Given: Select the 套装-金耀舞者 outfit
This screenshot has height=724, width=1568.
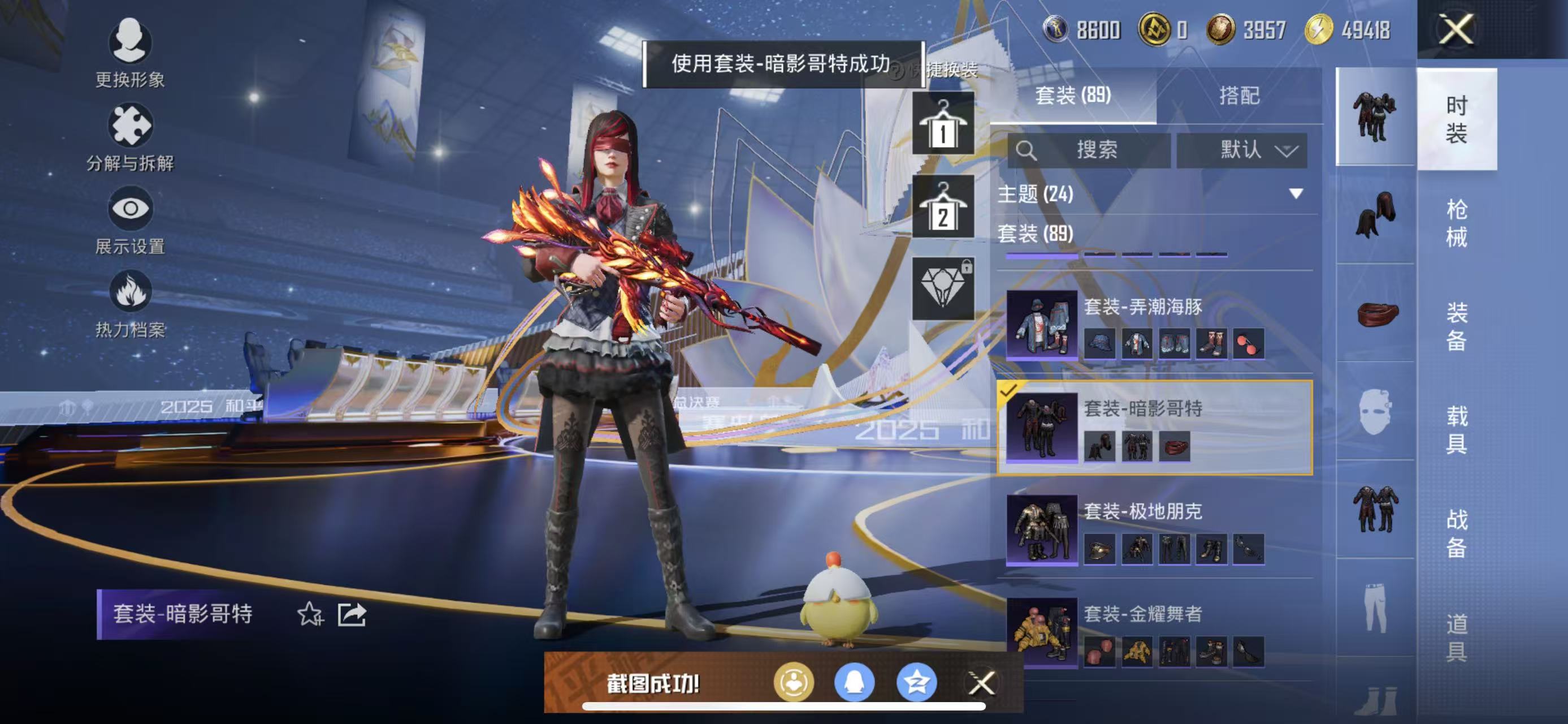Looking at the screenshot, I should click(x=1154, y=631).
